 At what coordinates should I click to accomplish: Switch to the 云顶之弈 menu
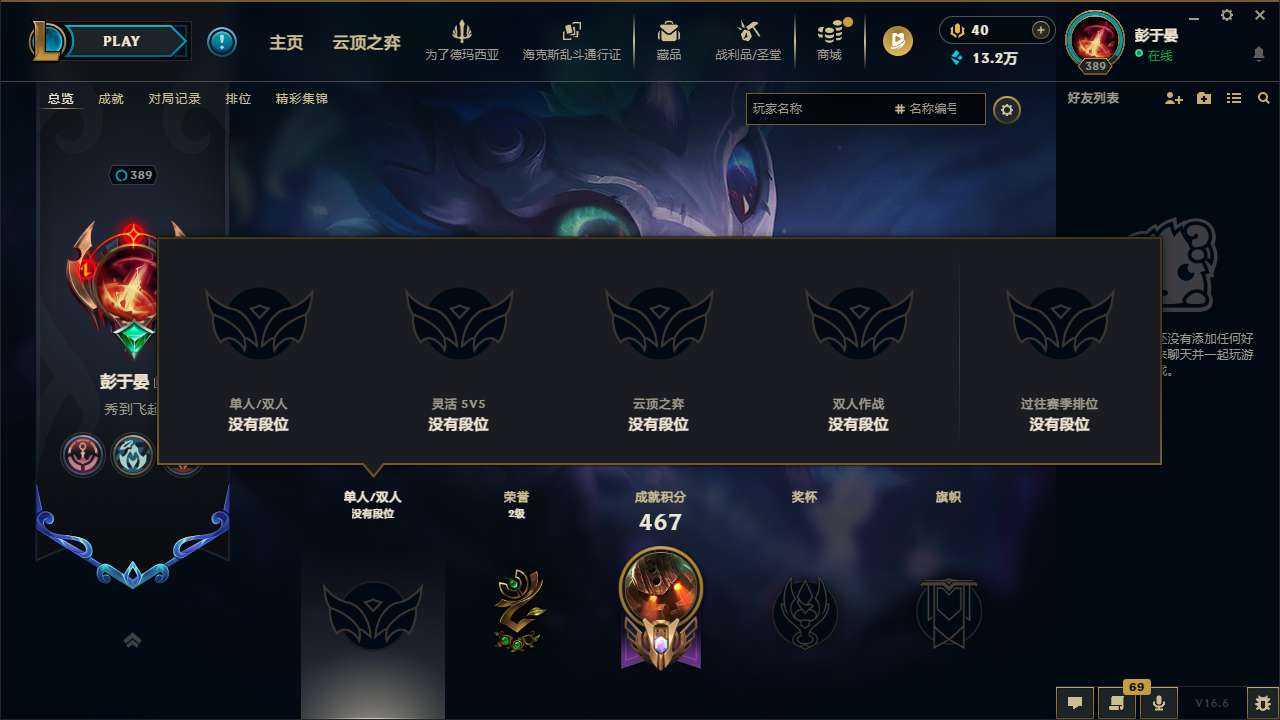point(366,42)
